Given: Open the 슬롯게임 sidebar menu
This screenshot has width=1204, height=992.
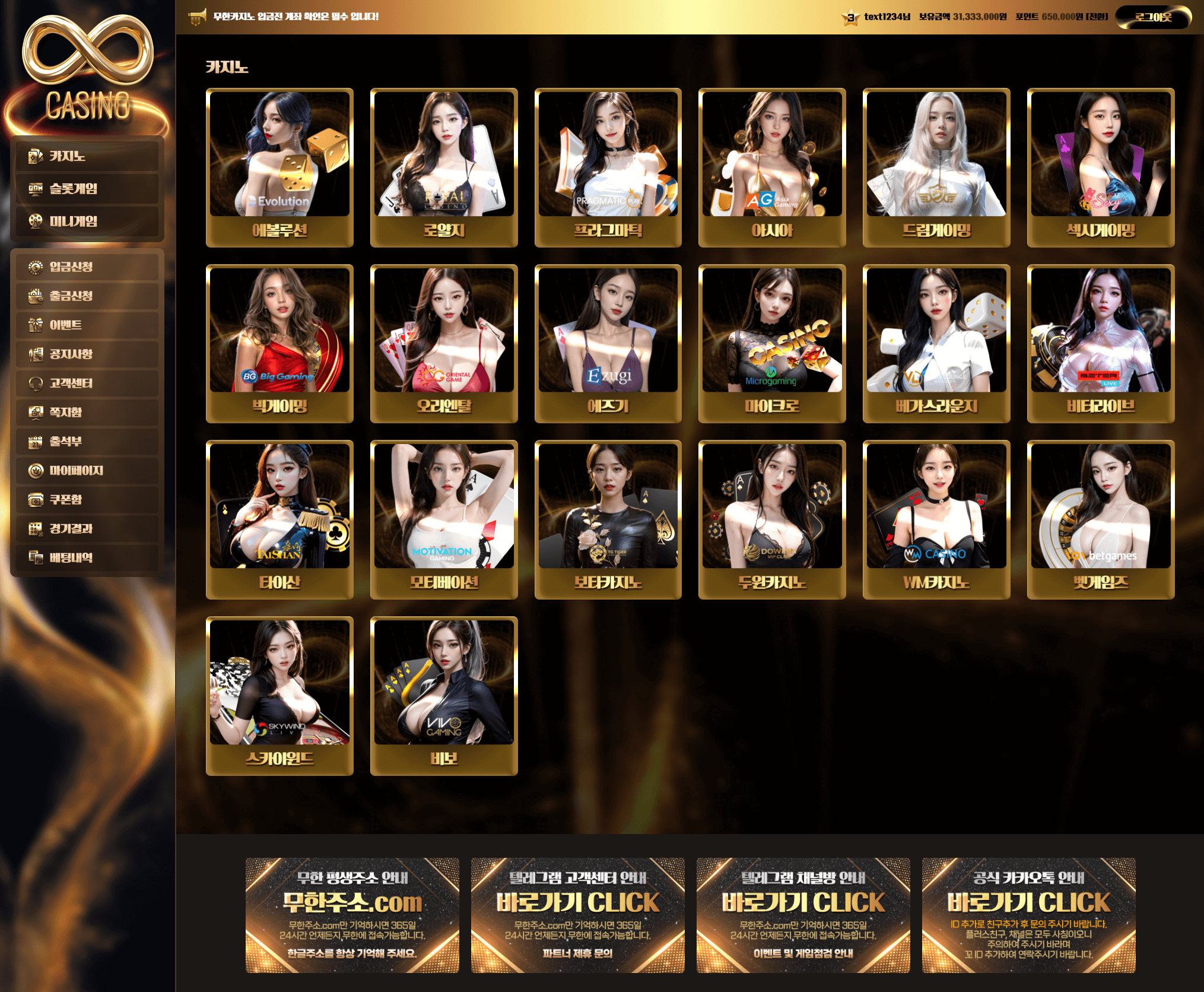Looking at the screenshot, I should click(87, 189).
